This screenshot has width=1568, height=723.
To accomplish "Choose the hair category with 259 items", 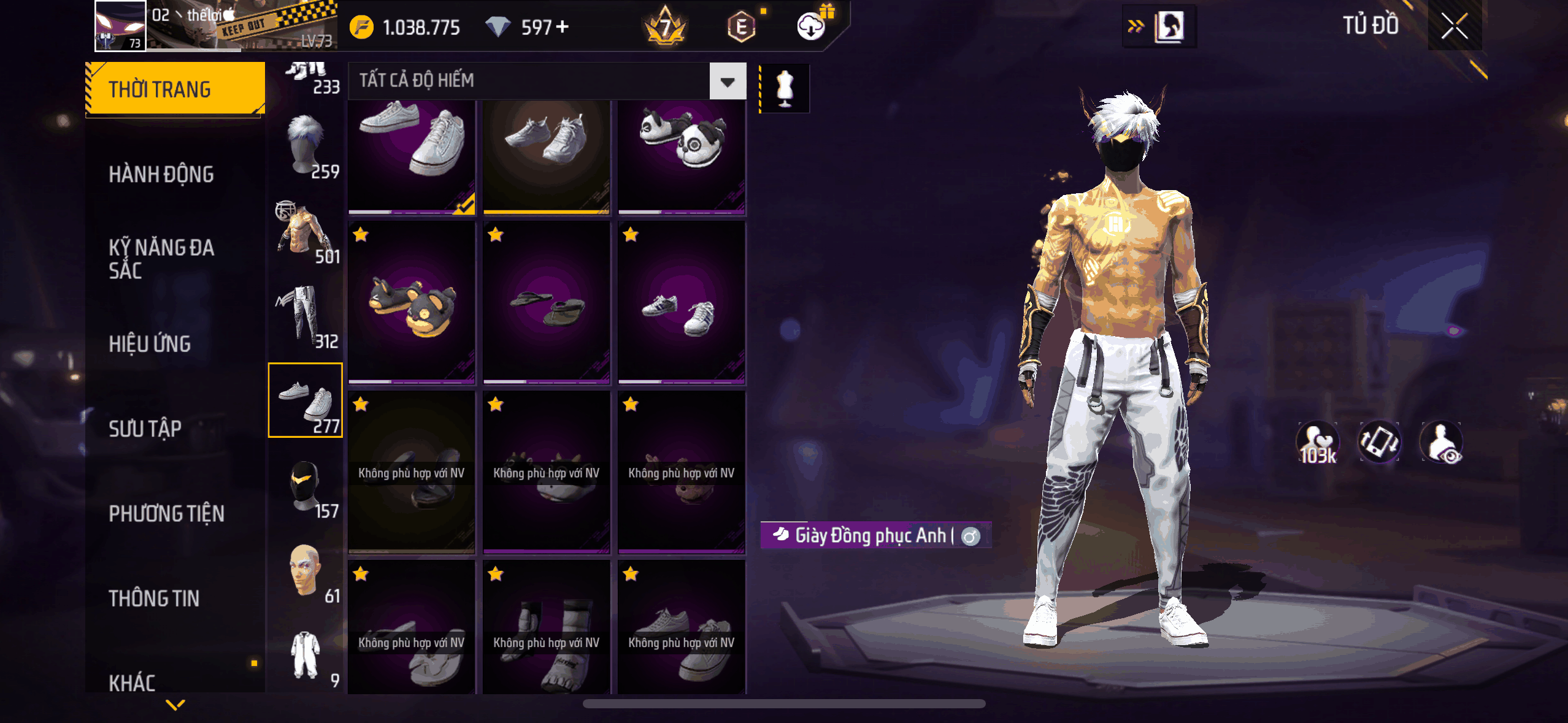I will 306,148.
